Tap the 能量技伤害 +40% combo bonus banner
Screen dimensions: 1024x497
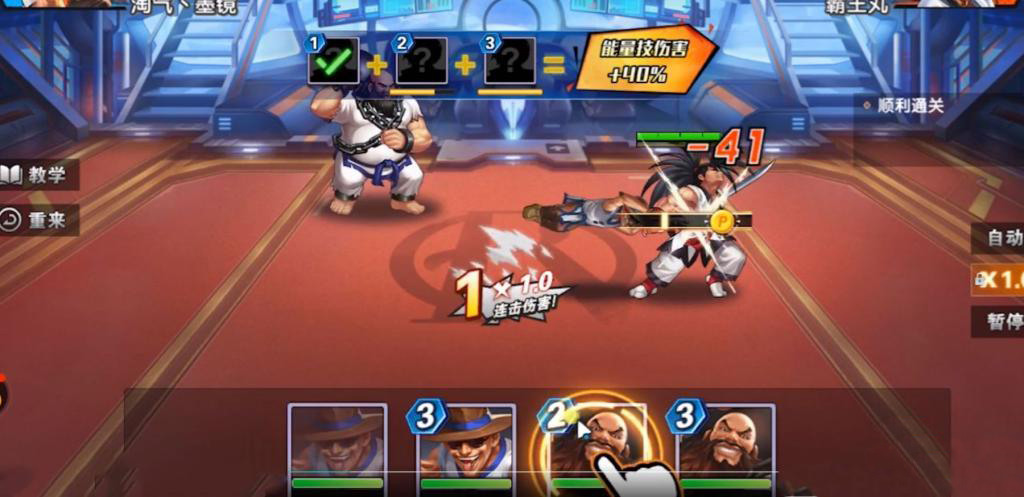point(645,61)
